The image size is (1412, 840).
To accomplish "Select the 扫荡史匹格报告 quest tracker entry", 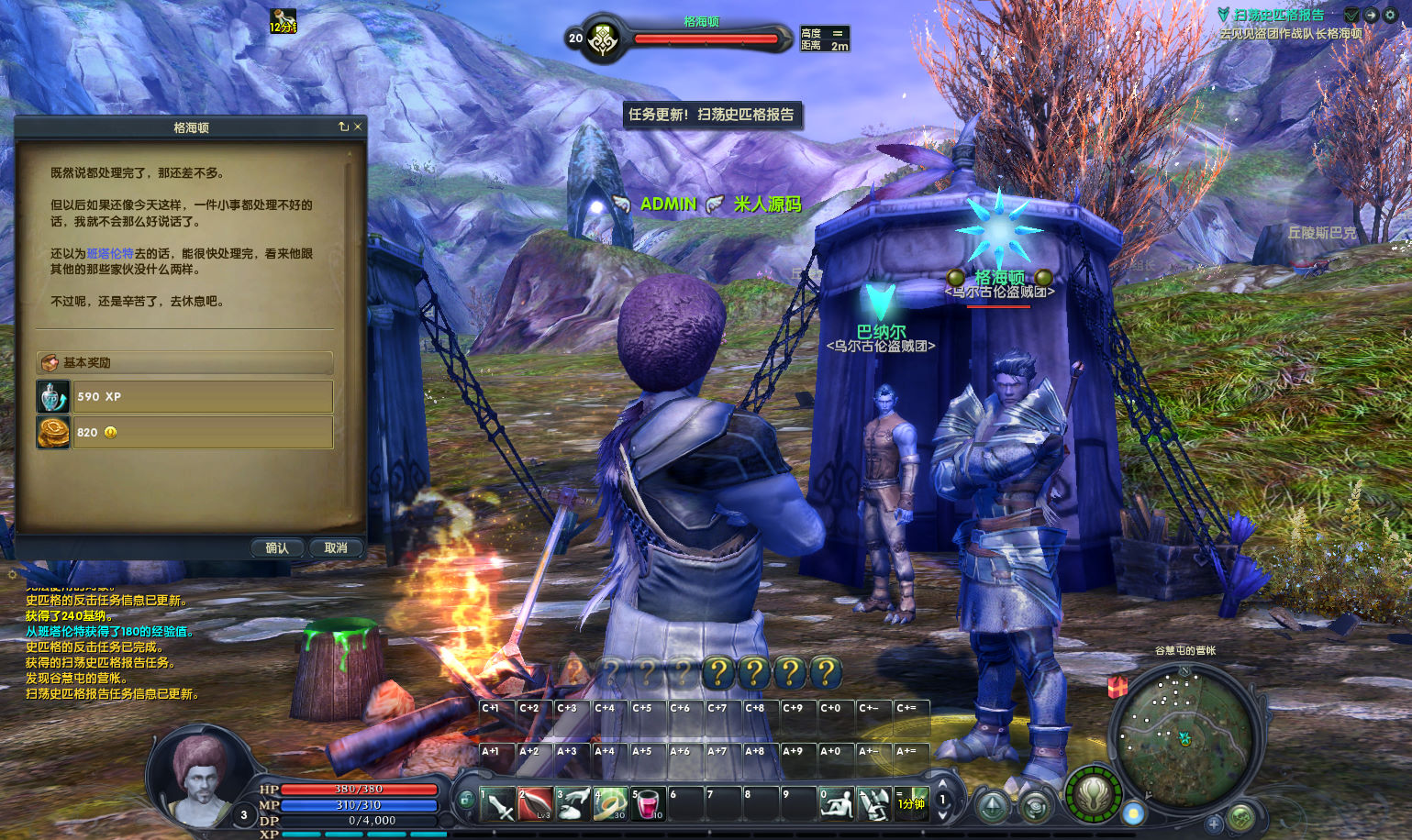I will (x=1278, y=15).
